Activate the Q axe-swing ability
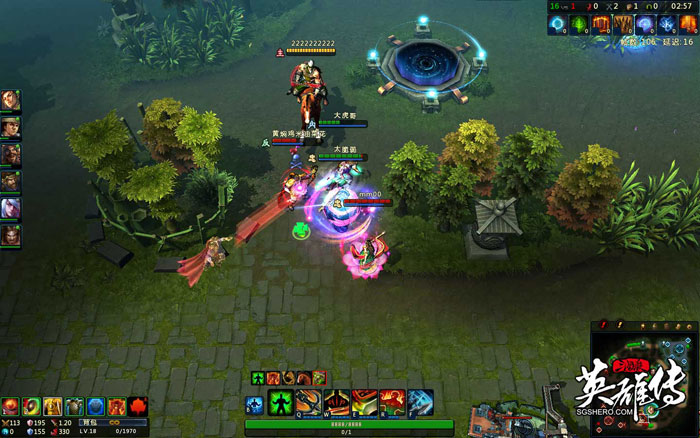The image size is (700, 438). pos(310,403)
